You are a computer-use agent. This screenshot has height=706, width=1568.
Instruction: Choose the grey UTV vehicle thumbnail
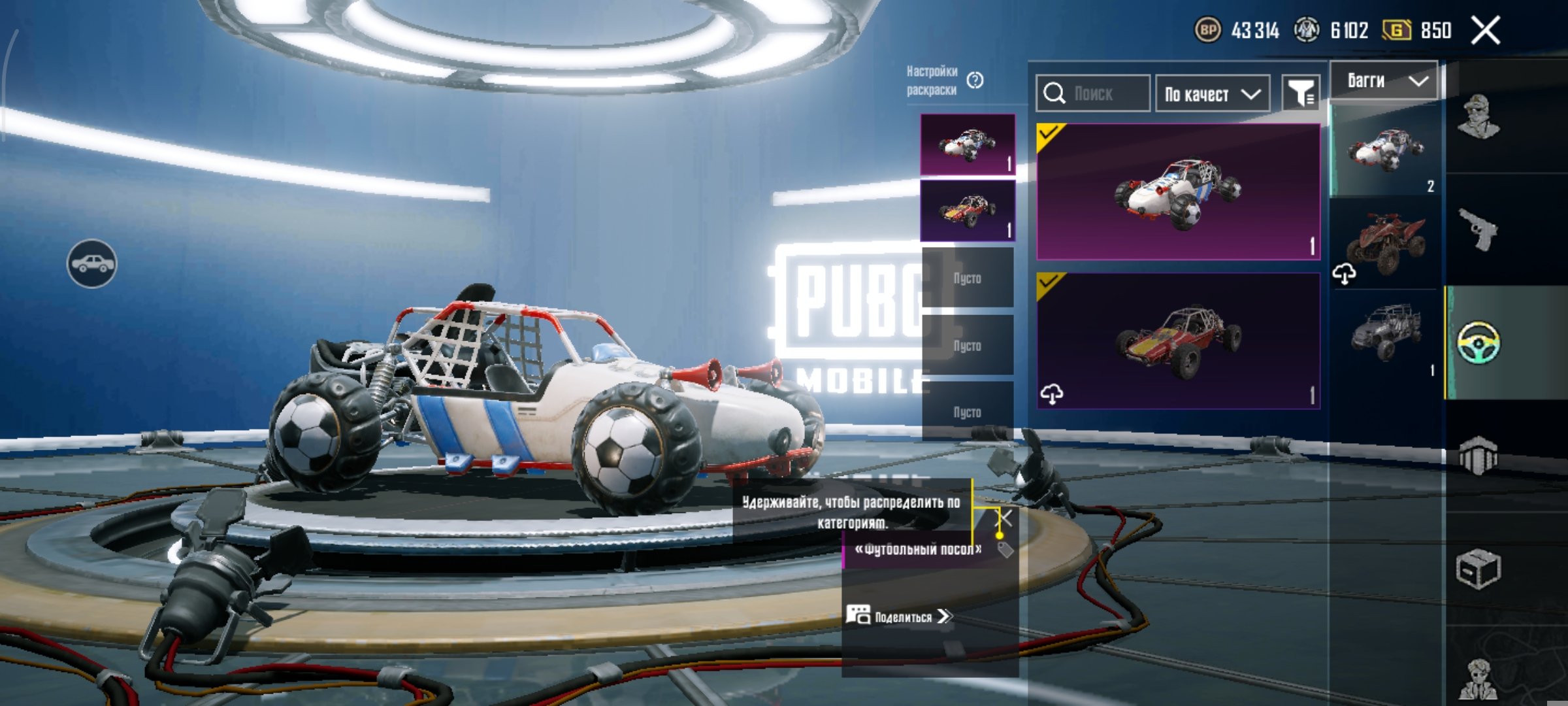coord(1385,333)
